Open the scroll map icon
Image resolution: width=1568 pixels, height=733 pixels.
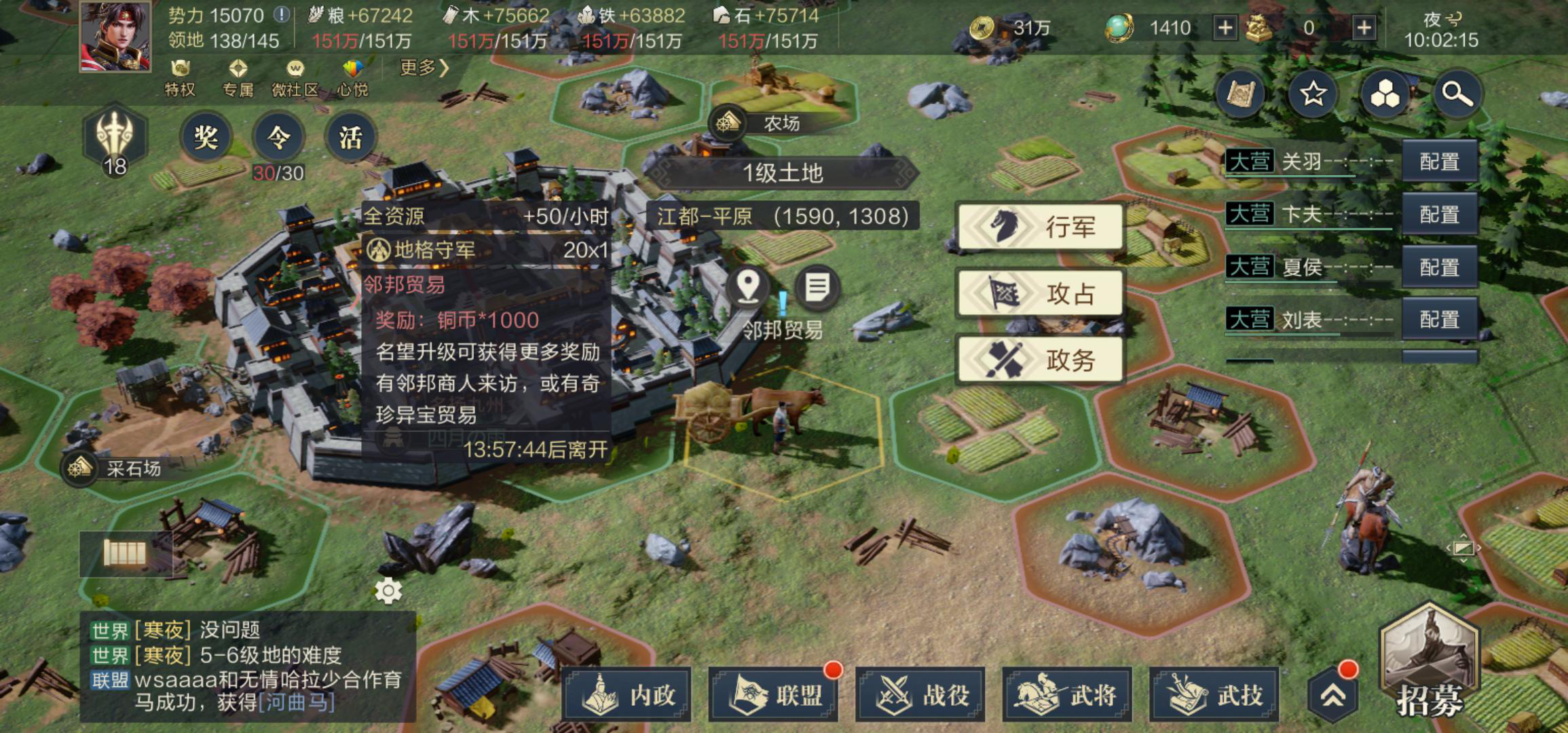(1241, 94)
